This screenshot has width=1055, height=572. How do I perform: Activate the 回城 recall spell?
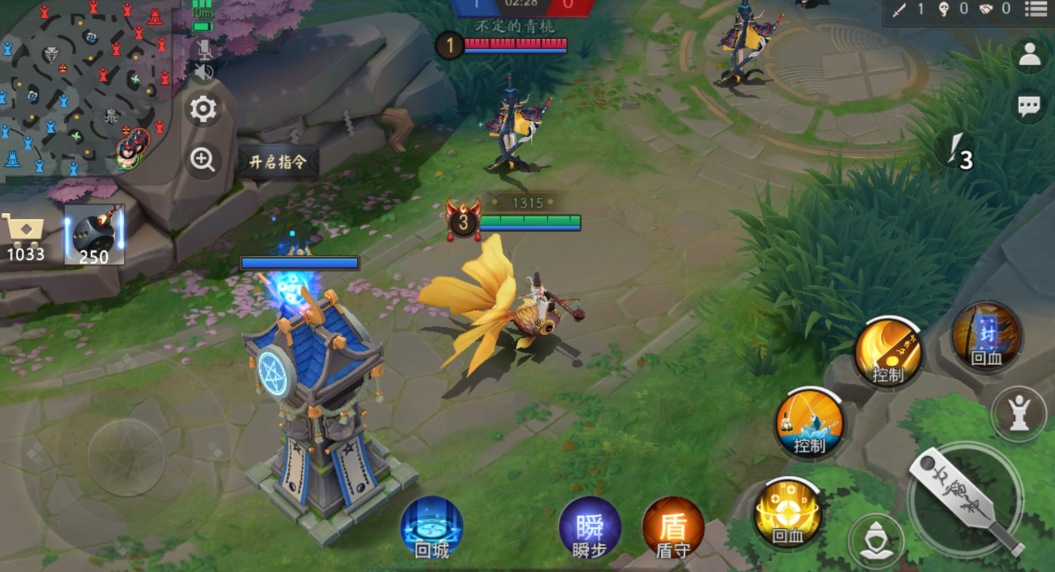click(432, 526)
